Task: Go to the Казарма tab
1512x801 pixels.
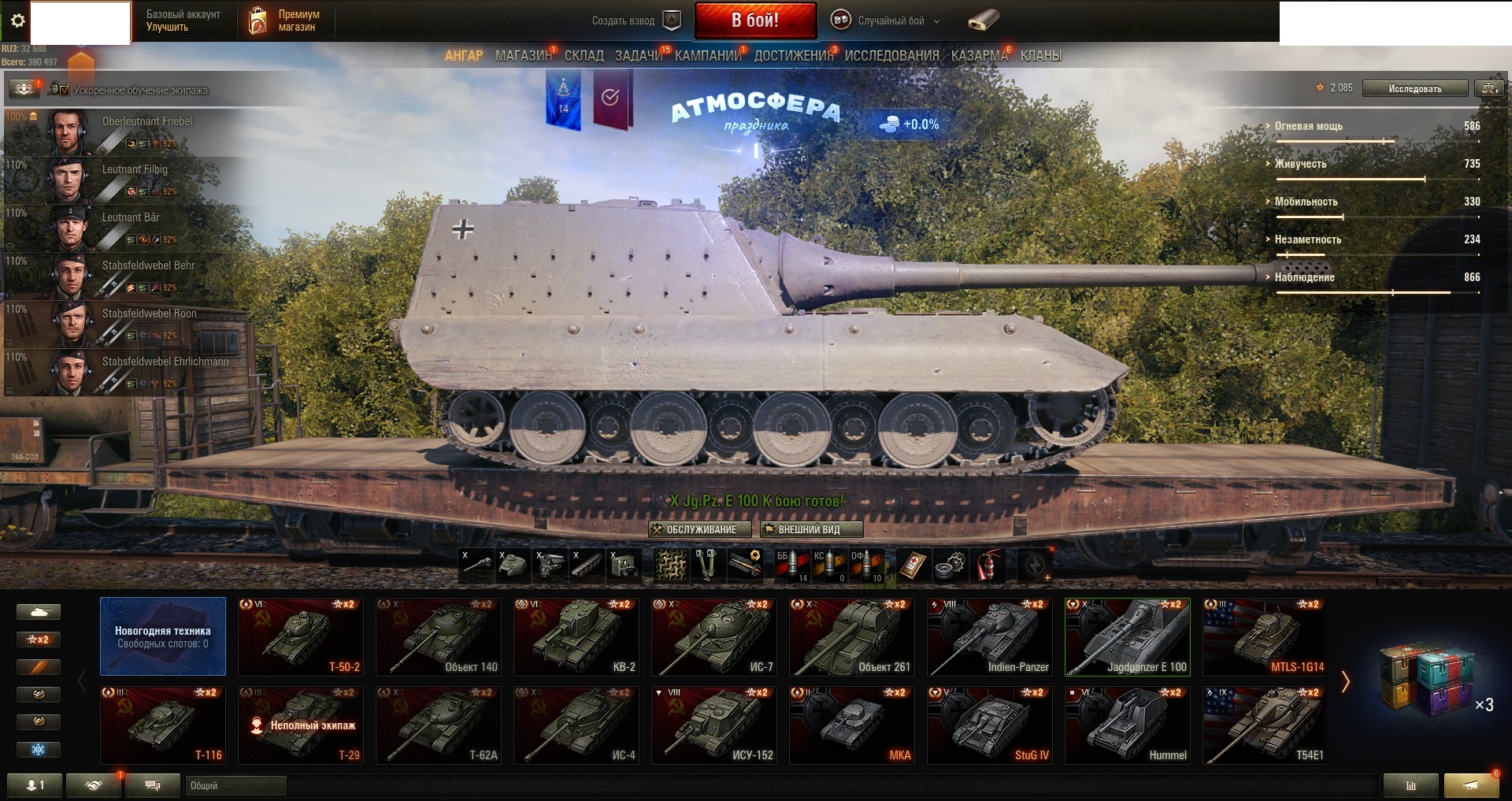Action: [979, 56]
